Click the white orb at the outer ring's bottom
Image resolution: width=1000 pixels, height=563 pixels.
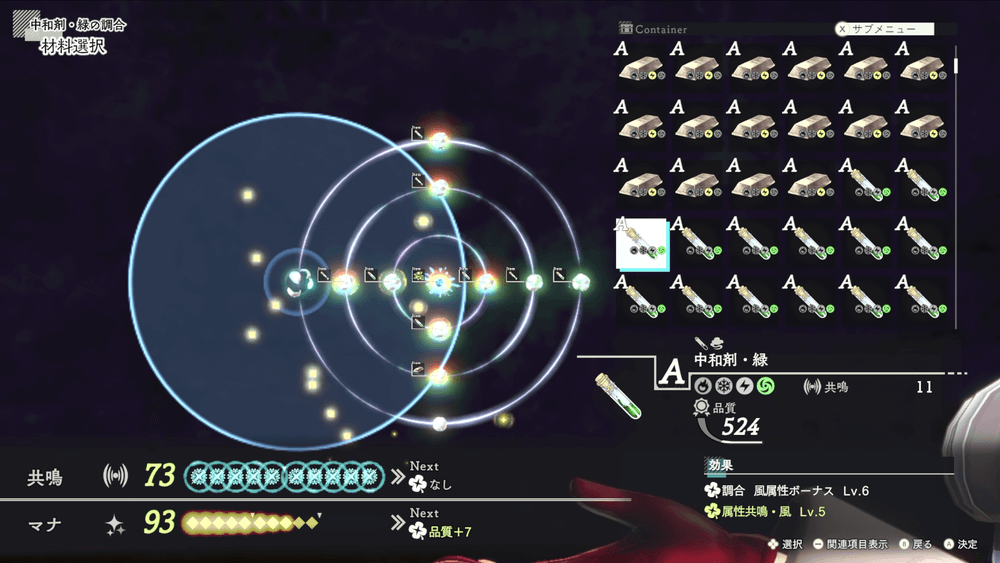439,424
